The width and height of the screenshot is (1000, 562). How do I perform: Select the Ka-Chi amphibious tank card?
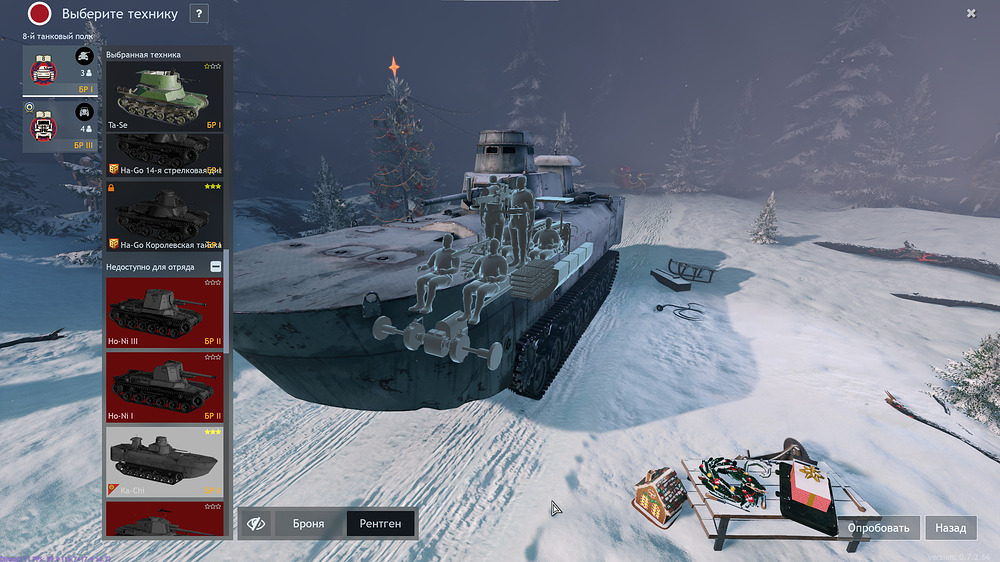pos(165,461)
